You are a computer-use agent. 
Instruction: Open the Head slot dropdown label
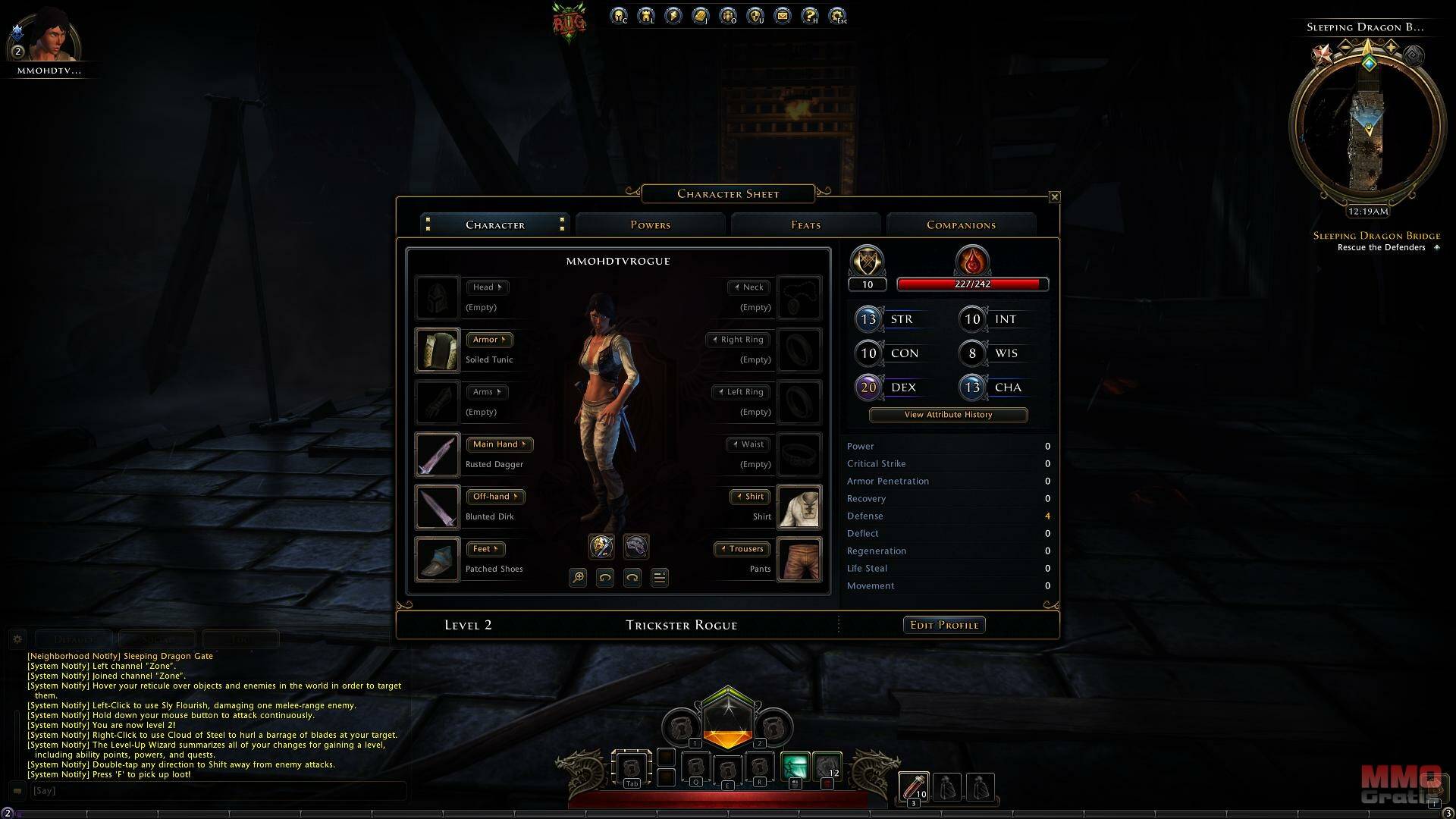click(487, 287)
